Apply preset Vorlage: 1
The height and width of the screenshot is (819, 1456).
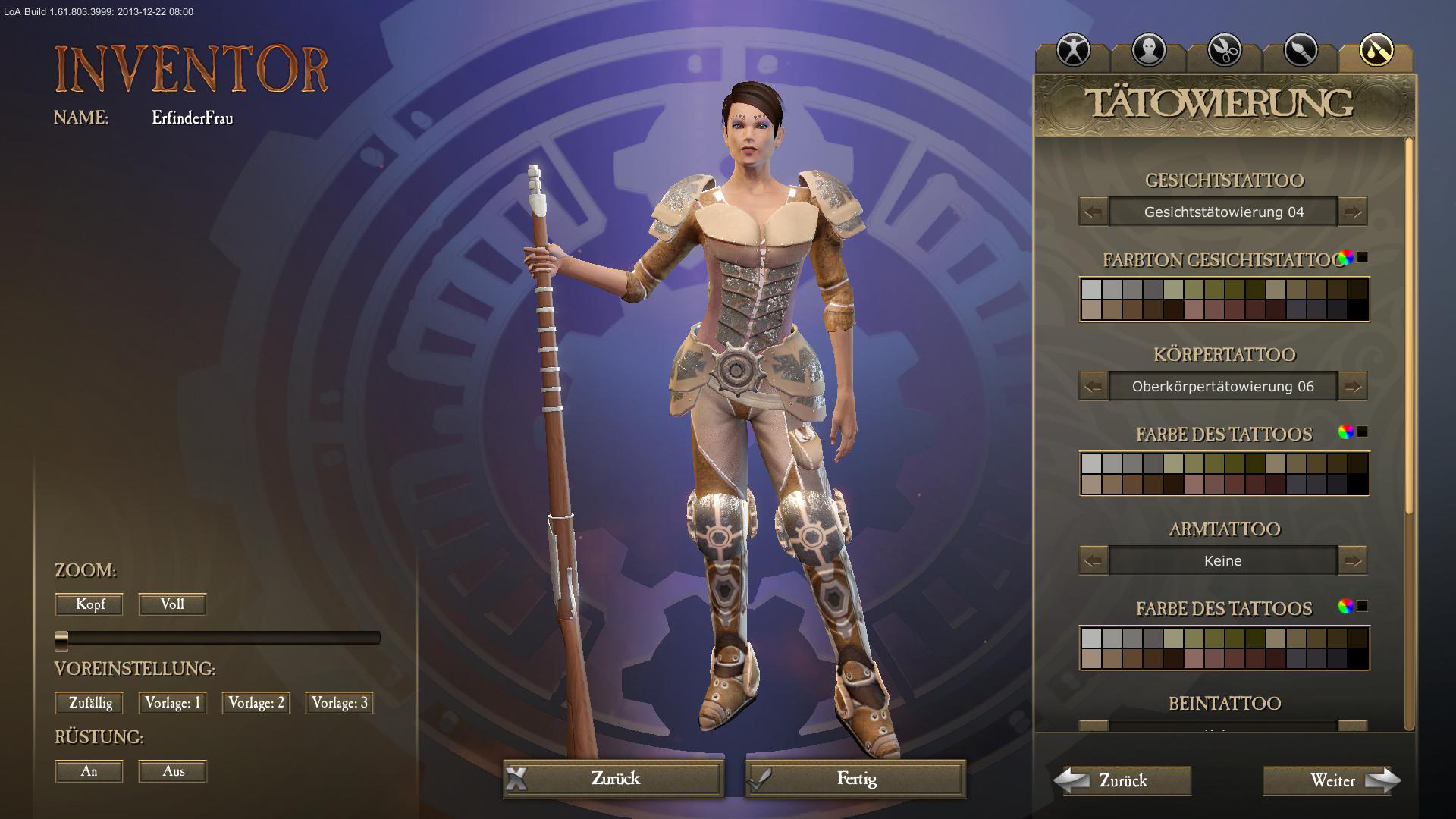tap(172, 703)
